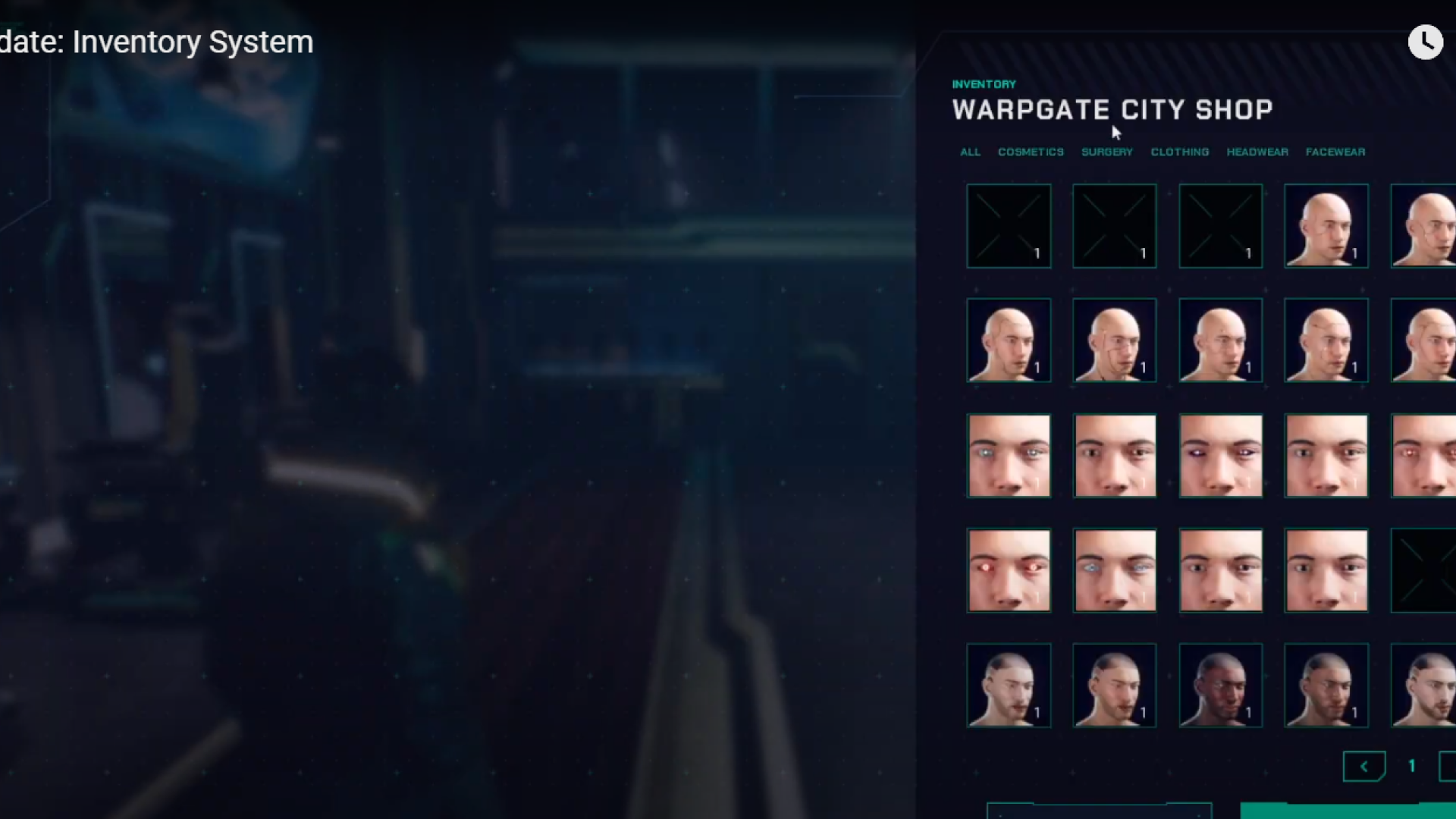Show the ALL items tab
Screen dimensions: 1456x819
click(970, 152)
